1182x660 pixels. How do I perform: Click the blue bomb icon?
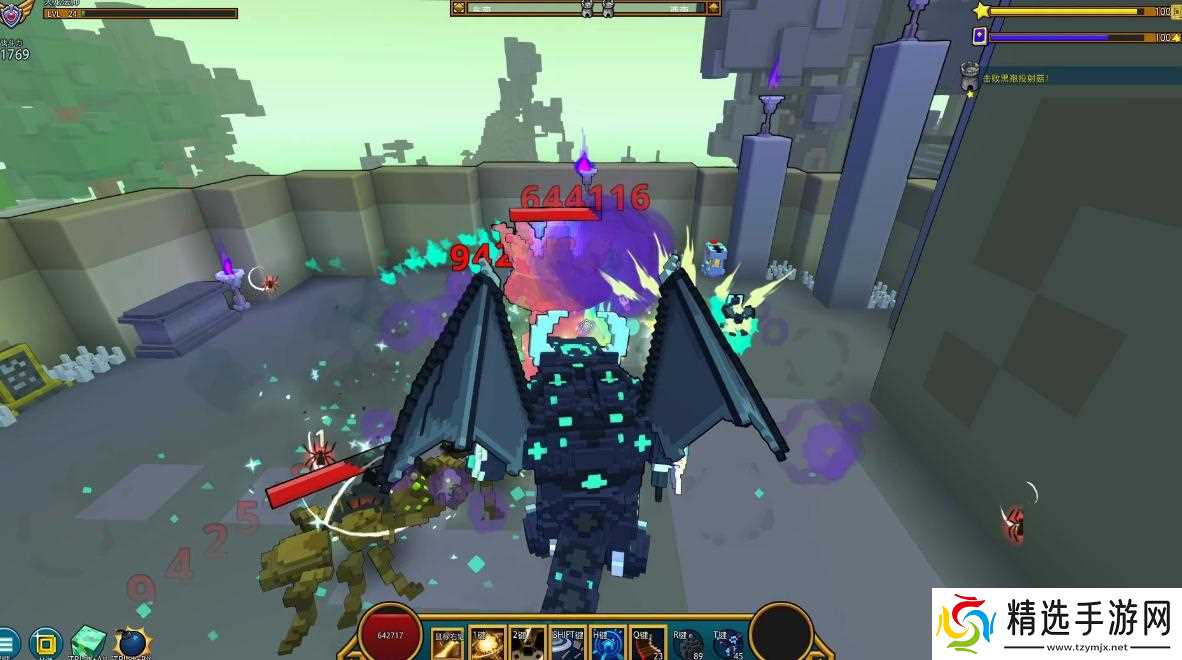131,643
